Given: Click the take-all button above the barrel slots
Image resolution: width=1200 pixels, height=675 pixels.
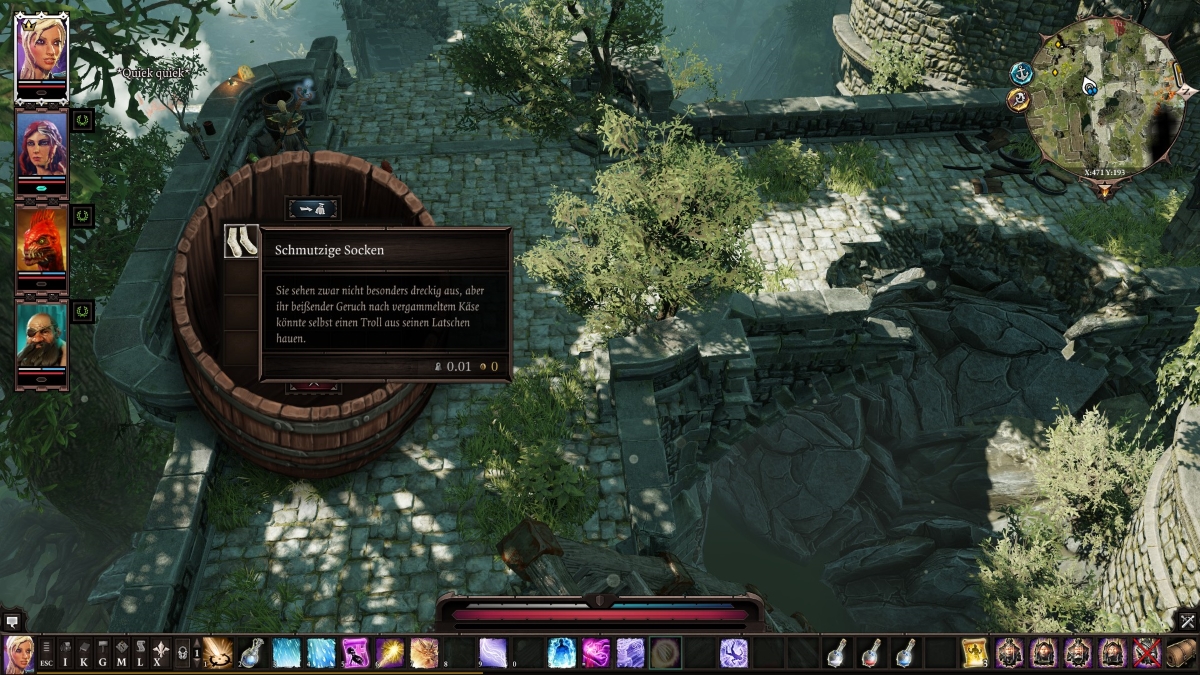Looking at the screenshot, I should tap(313, 209).
